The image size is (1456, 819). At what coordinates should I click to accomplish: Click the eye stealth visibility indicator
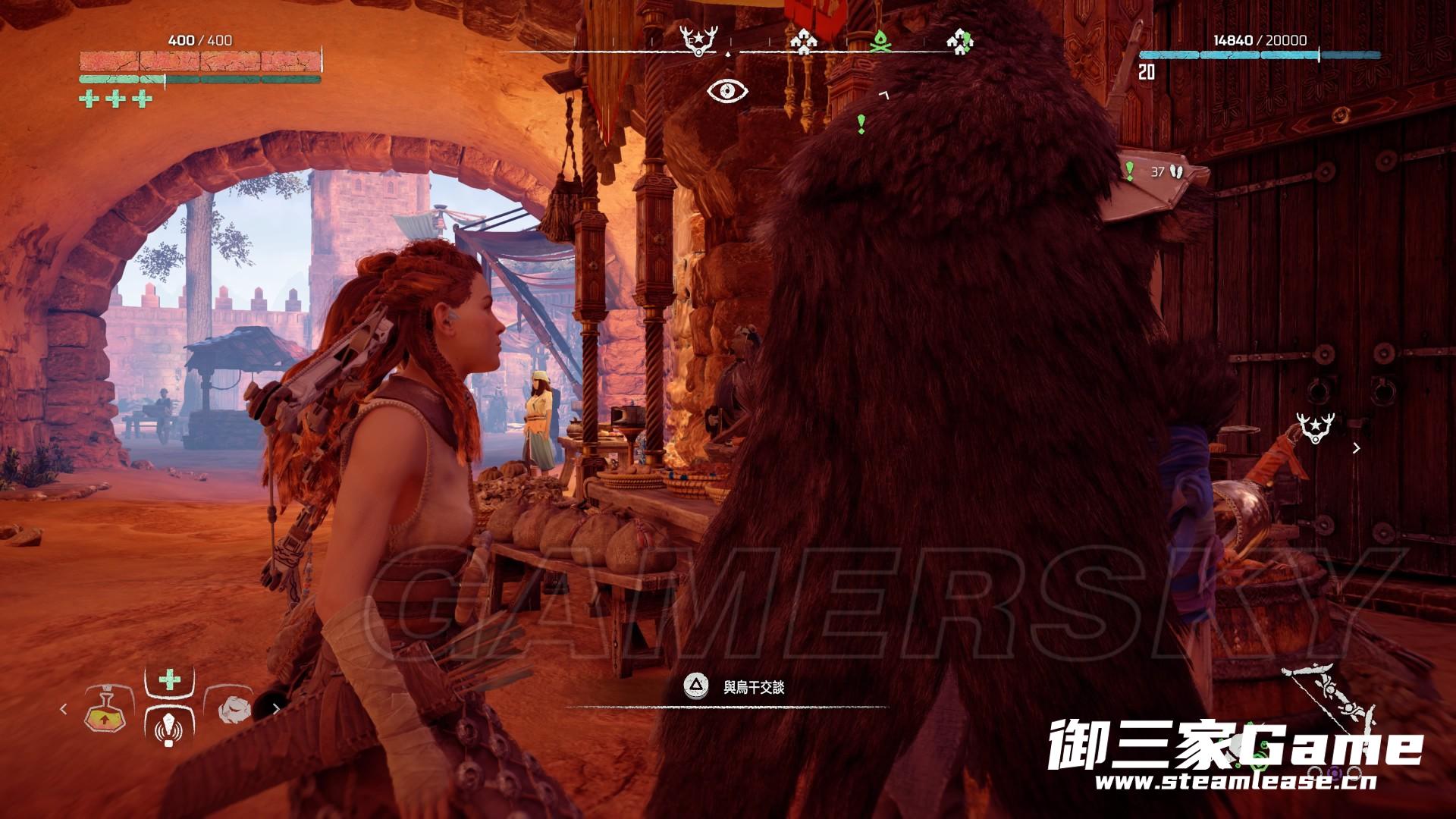coord(727,91)
